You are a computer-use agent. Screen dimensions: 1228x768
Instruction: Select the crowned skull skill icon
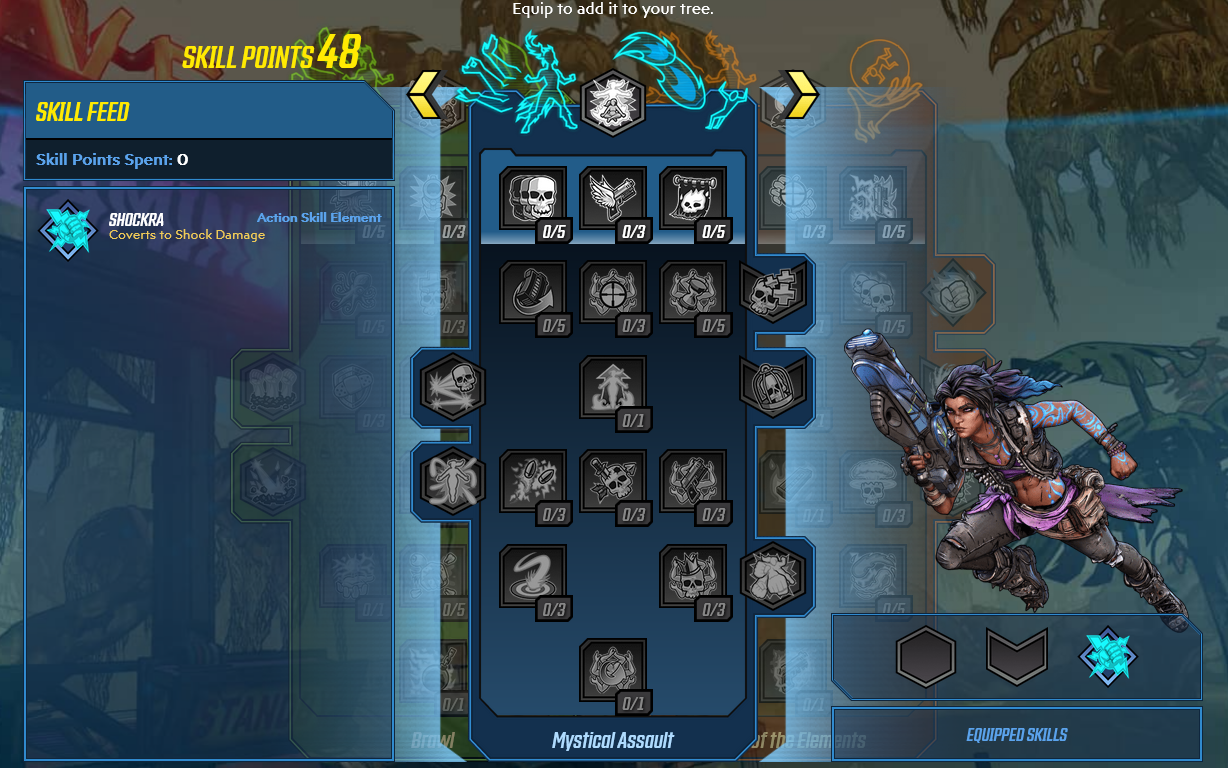[693, 576]
